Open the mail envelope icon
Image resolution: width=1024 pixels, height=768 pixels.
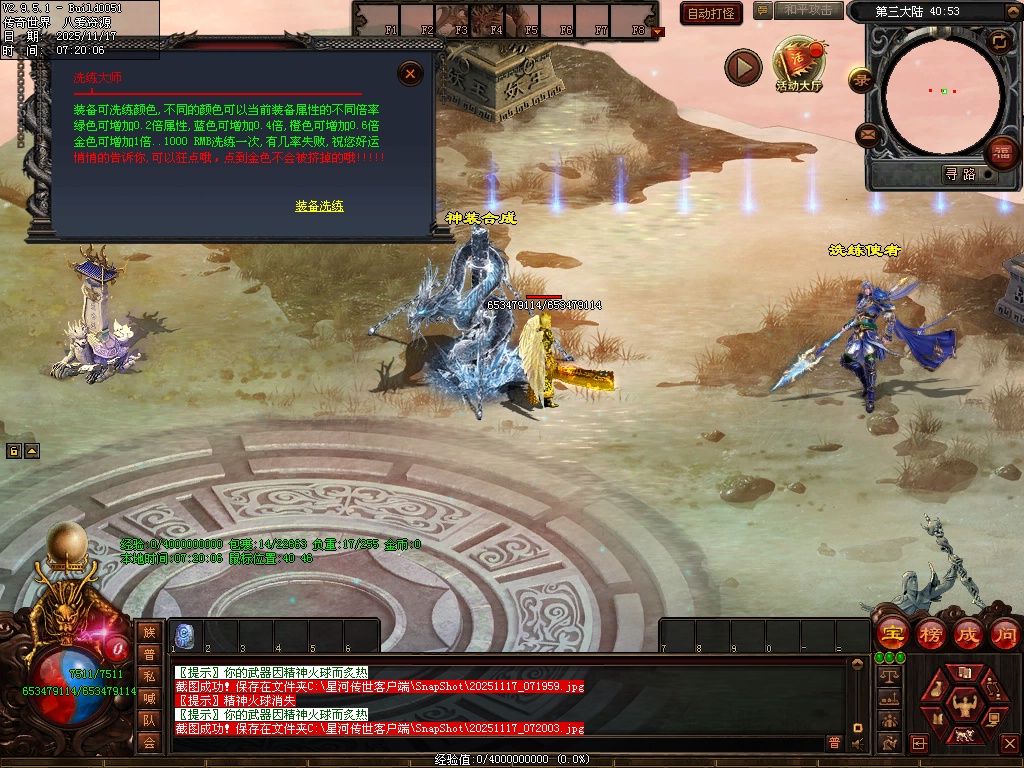click(x=867, y=134)
